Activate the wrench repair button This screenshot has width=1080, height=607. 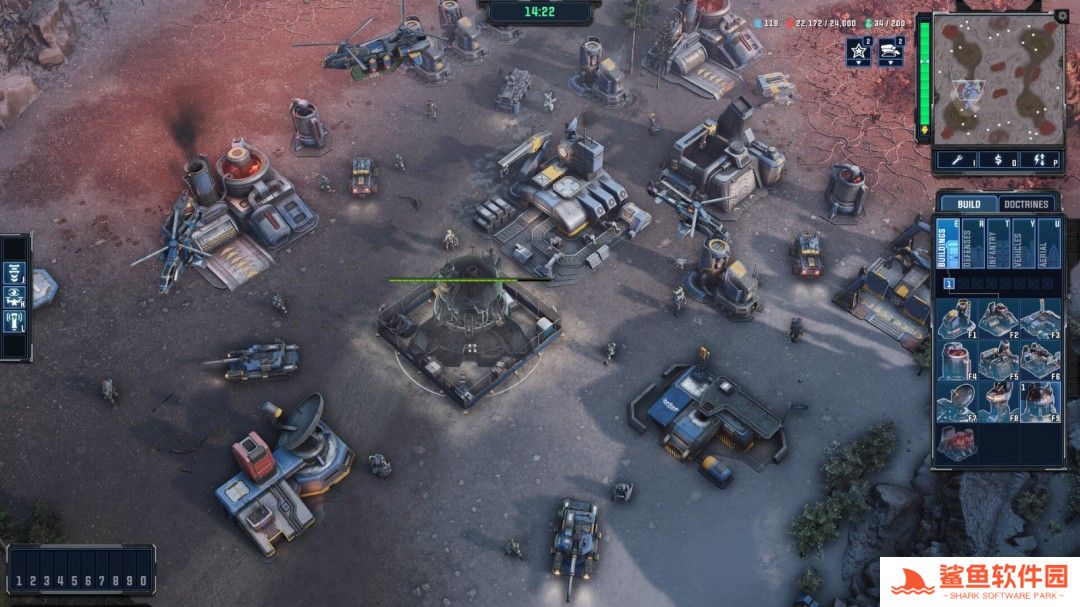958,159
